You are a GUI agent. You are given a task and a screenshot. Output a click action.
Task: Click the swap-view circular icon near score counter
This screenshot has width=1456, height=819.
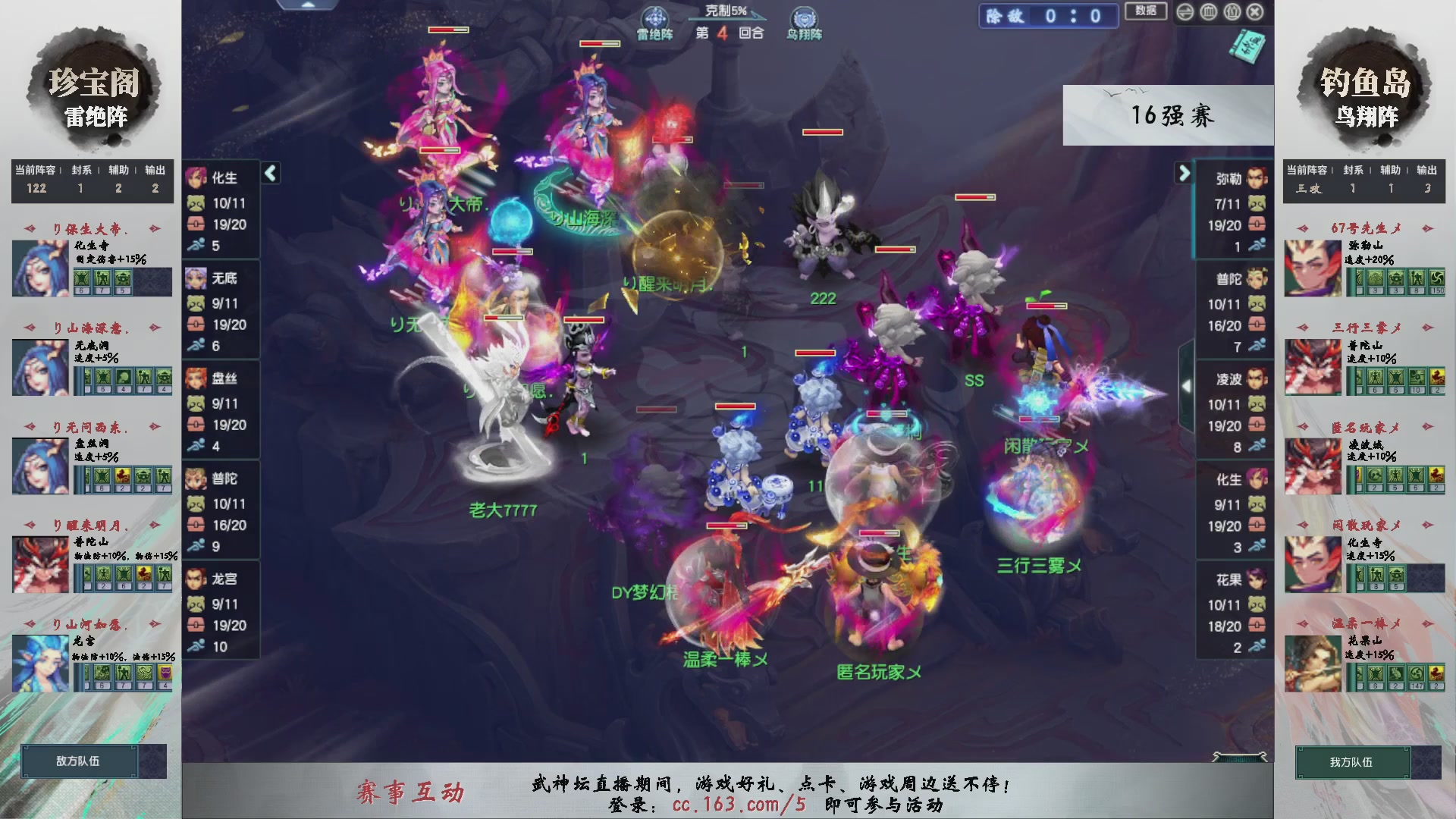(1186, 13)
